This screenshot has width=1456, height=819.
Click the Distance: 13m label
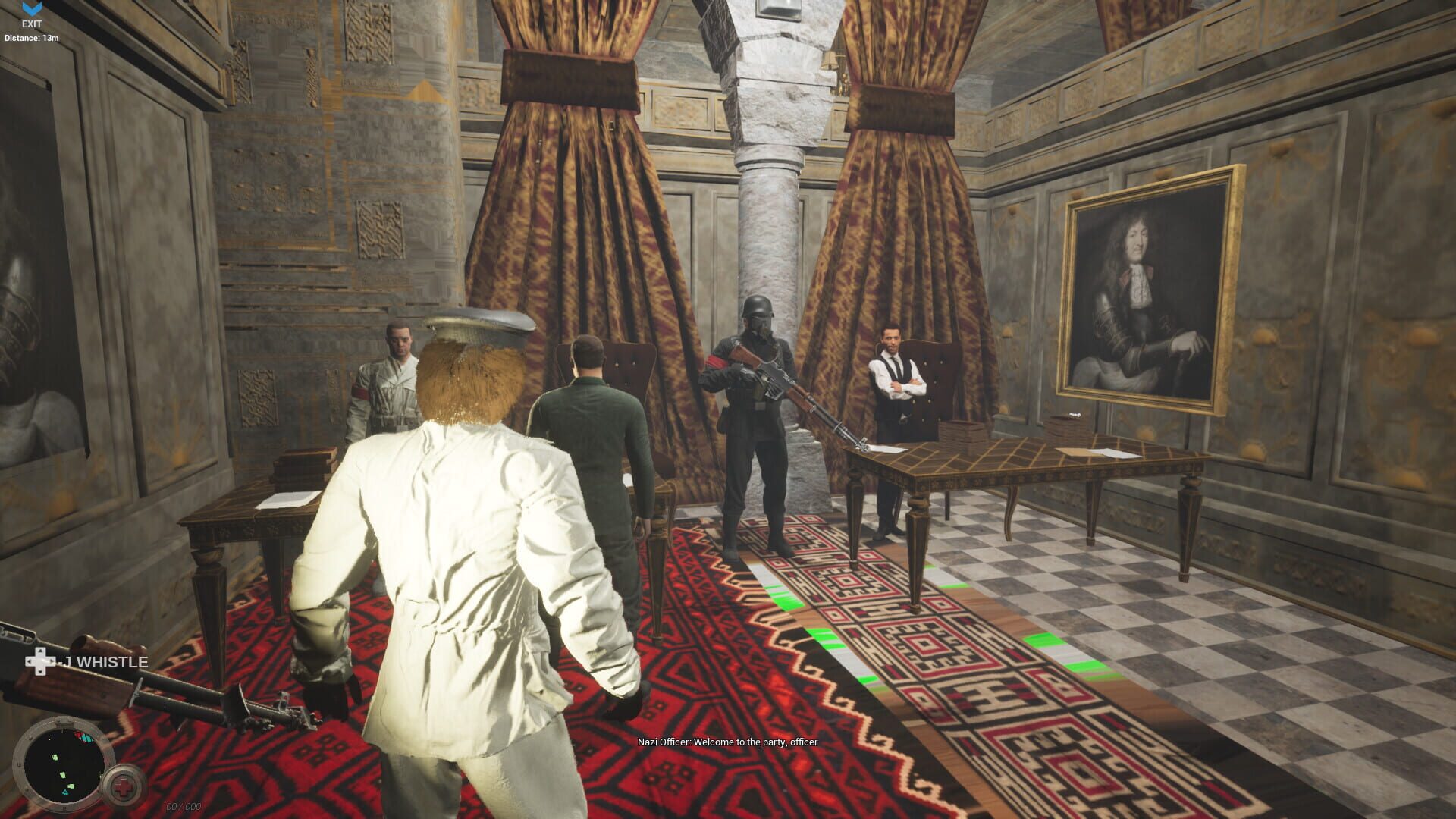click(x=31, y=36)
